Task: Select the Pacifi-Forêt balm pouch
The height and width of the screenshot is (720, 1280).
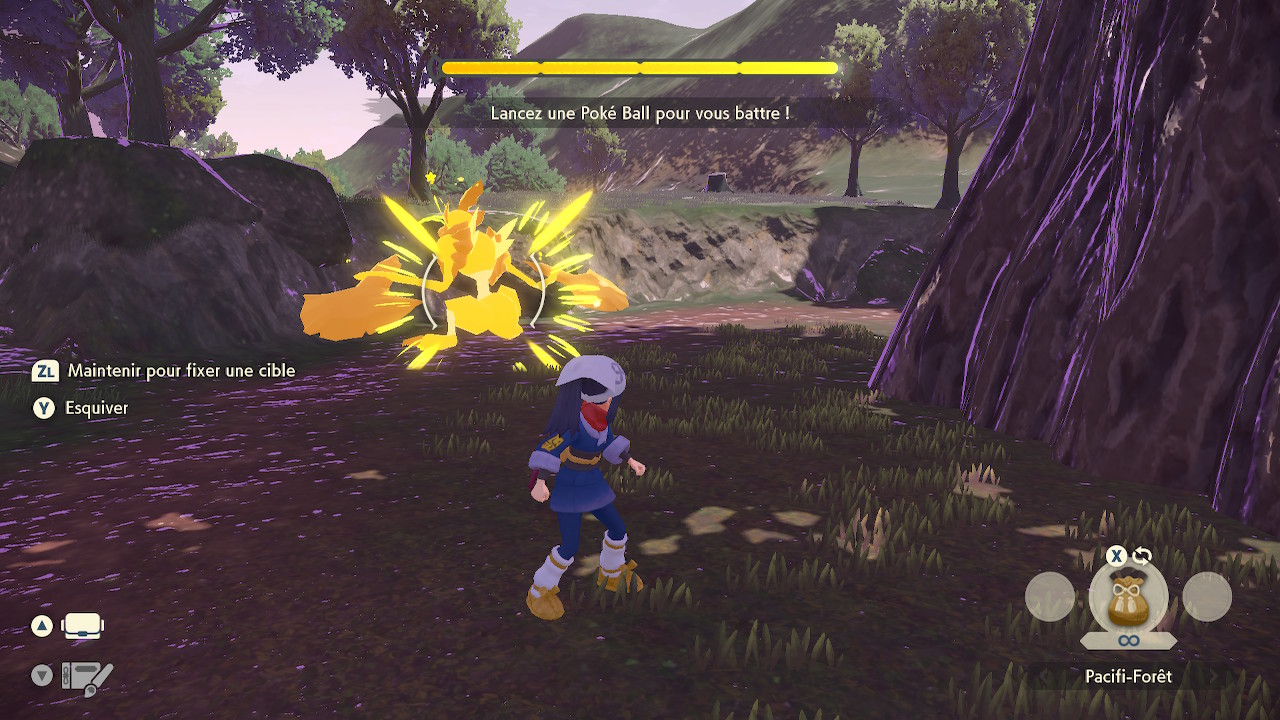Action: coord(1128,597)
